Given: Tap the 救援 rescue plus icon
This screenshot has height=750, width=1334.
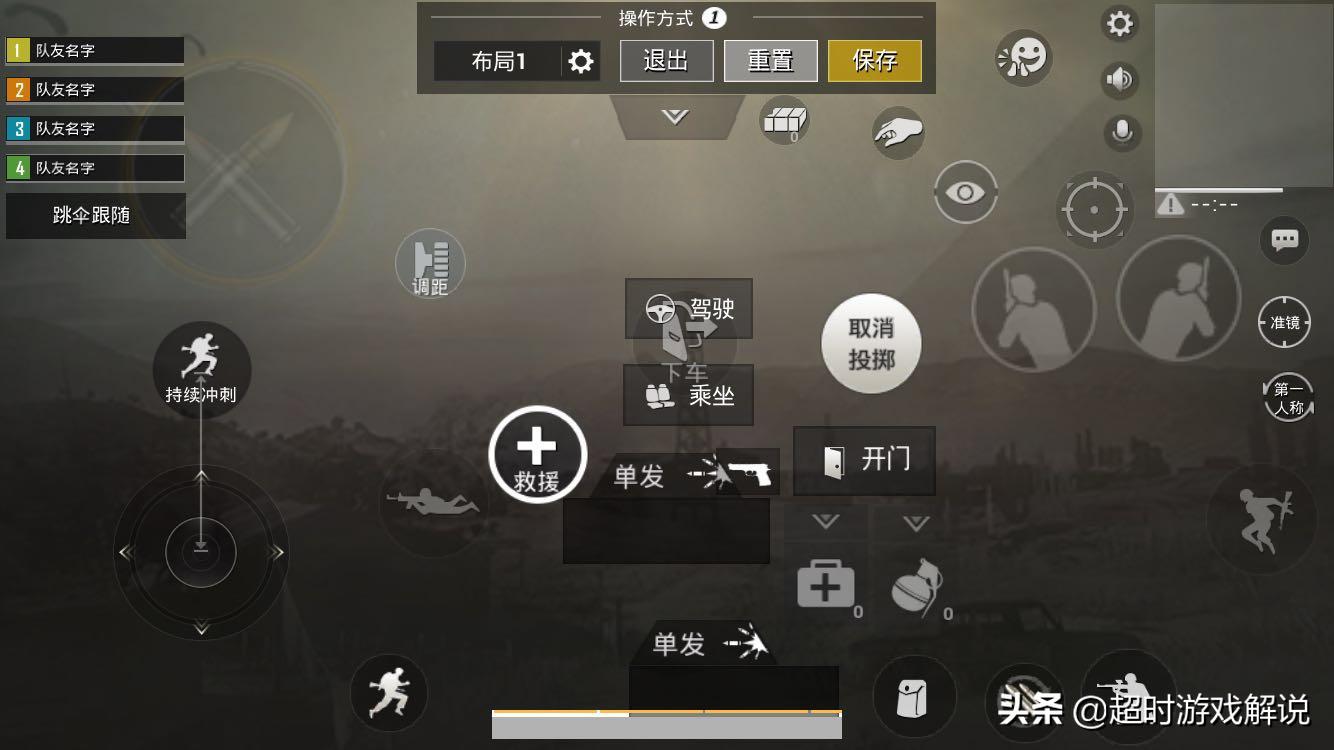Looking at the screenshot, I should tap(538, 450).
